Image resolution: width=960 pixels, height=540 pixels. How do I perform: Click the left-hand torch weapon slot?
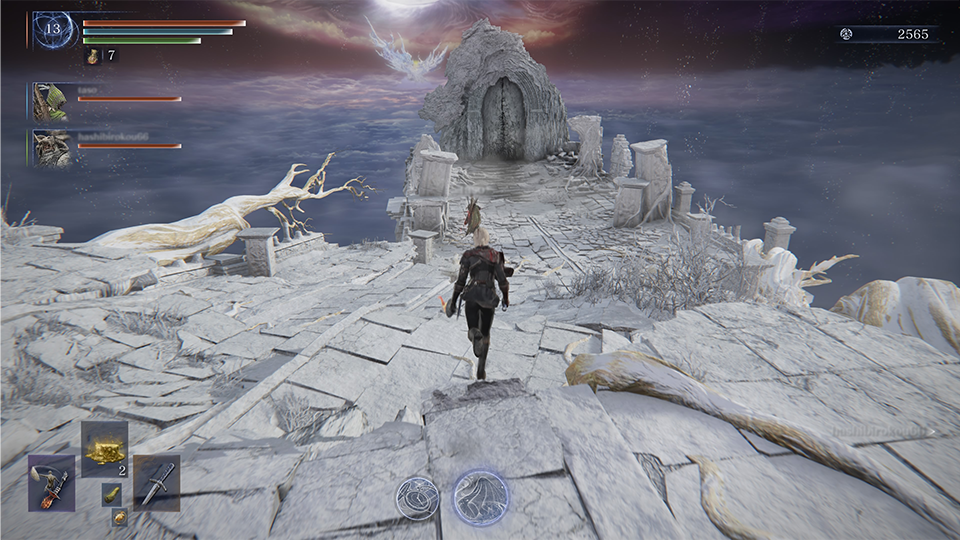[x=51, y=483]
